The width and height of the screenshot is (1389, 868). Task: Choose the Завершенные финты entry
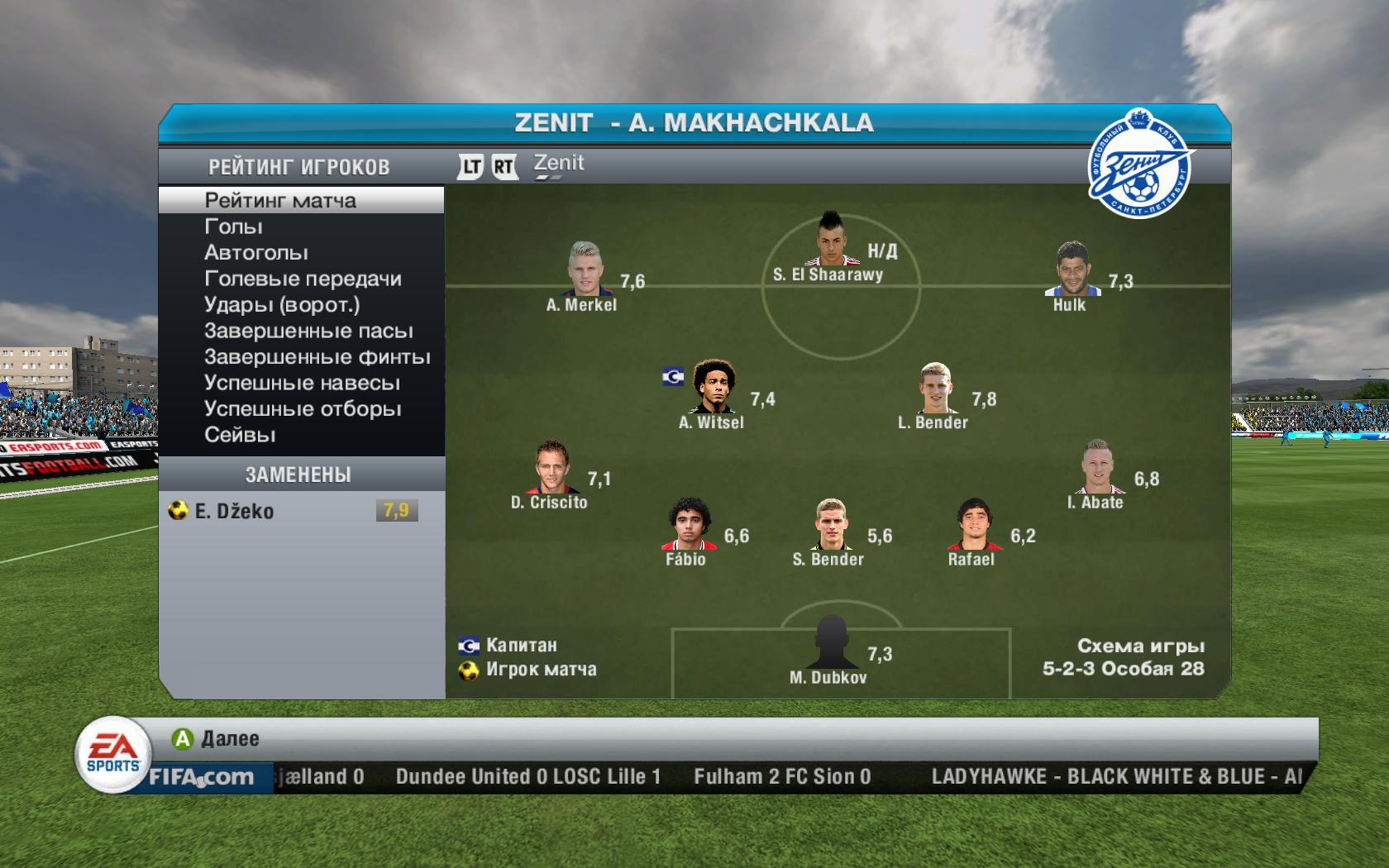(317, 357)
